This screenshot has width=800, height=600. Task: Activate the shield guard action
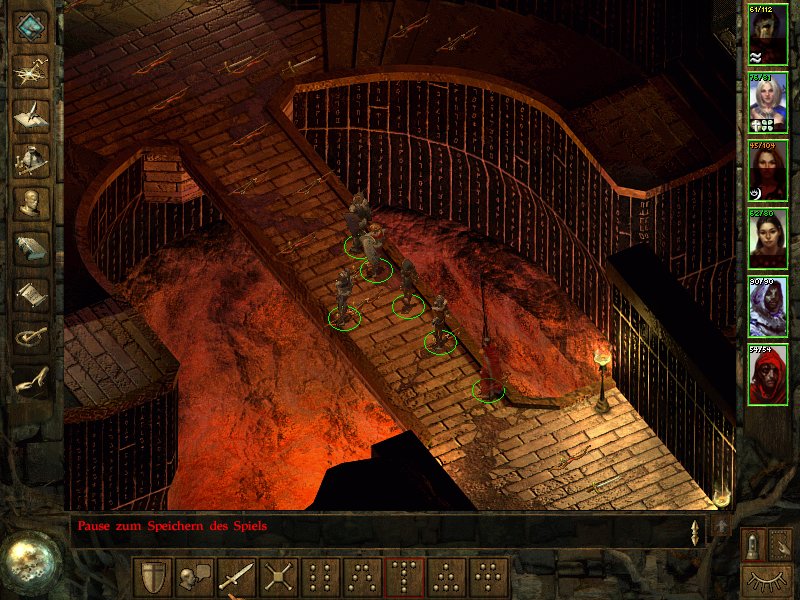(153, 577)
